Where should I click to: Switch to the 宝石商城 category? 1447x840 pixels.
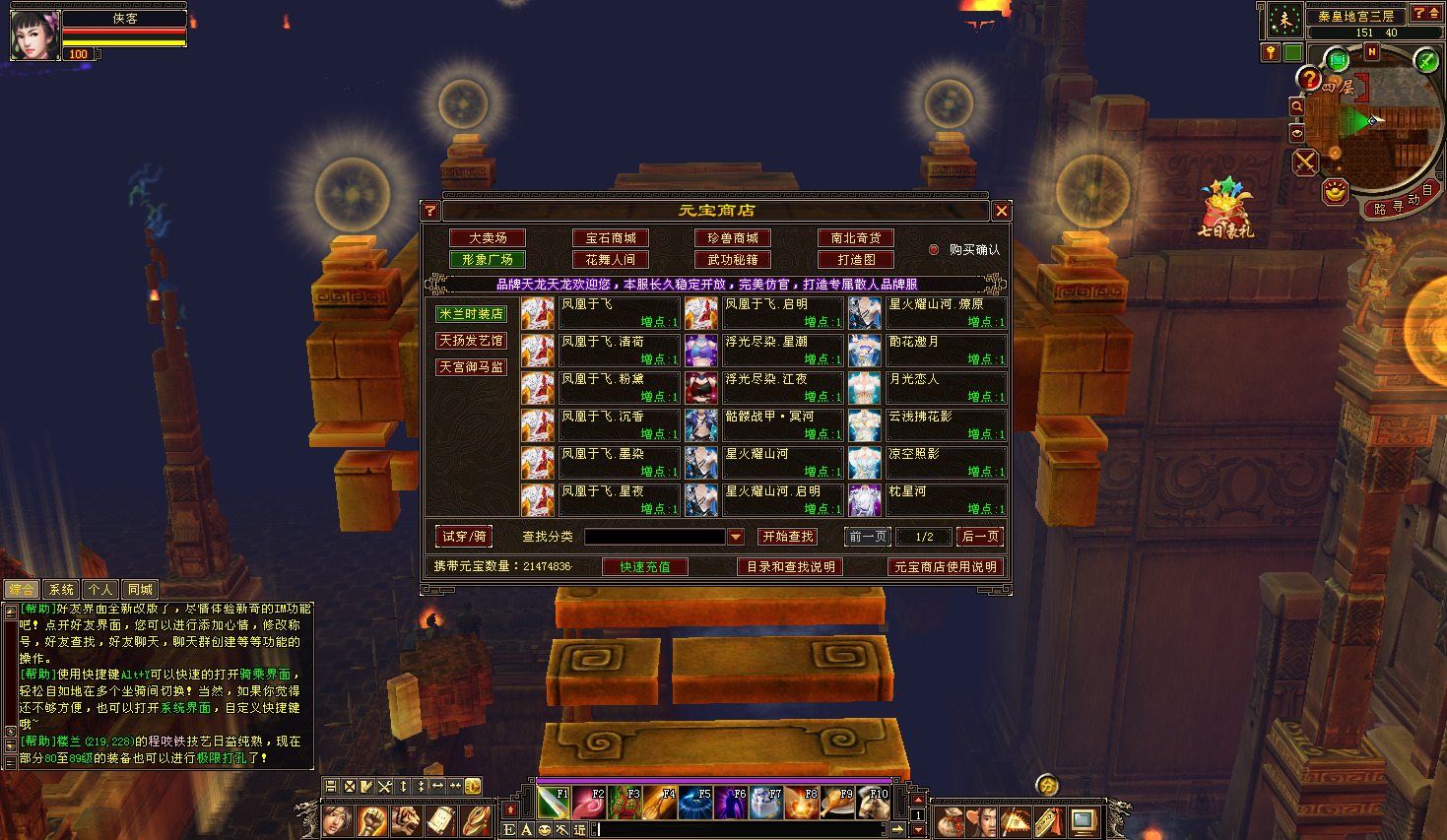(x=611, y=238)
